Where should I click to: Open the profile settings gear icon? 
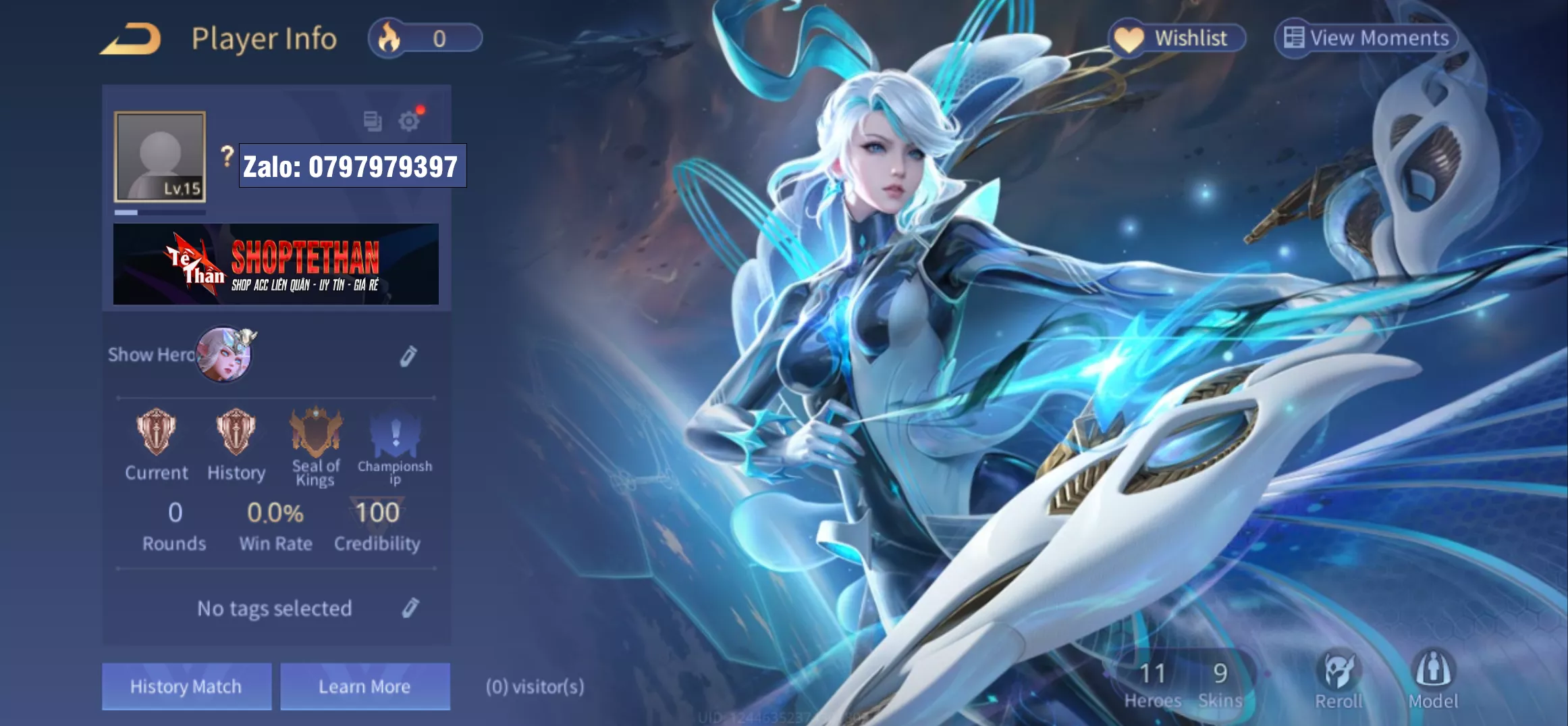coord(408,122)
